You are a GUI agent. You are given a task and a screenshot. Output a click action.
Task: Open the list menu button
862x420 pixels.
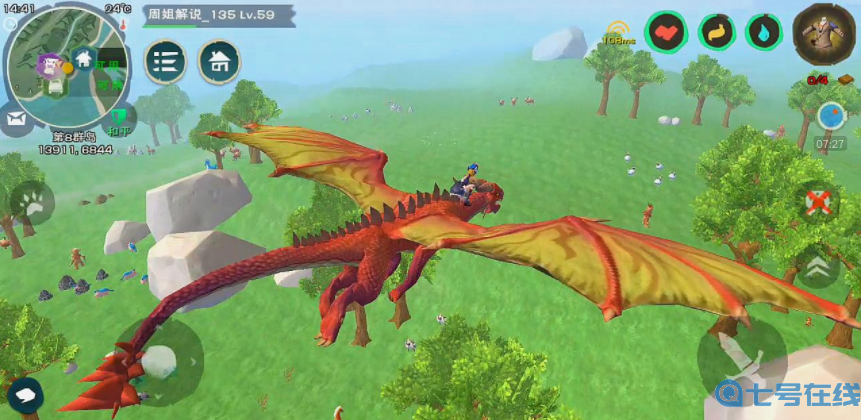click(166, 62)
